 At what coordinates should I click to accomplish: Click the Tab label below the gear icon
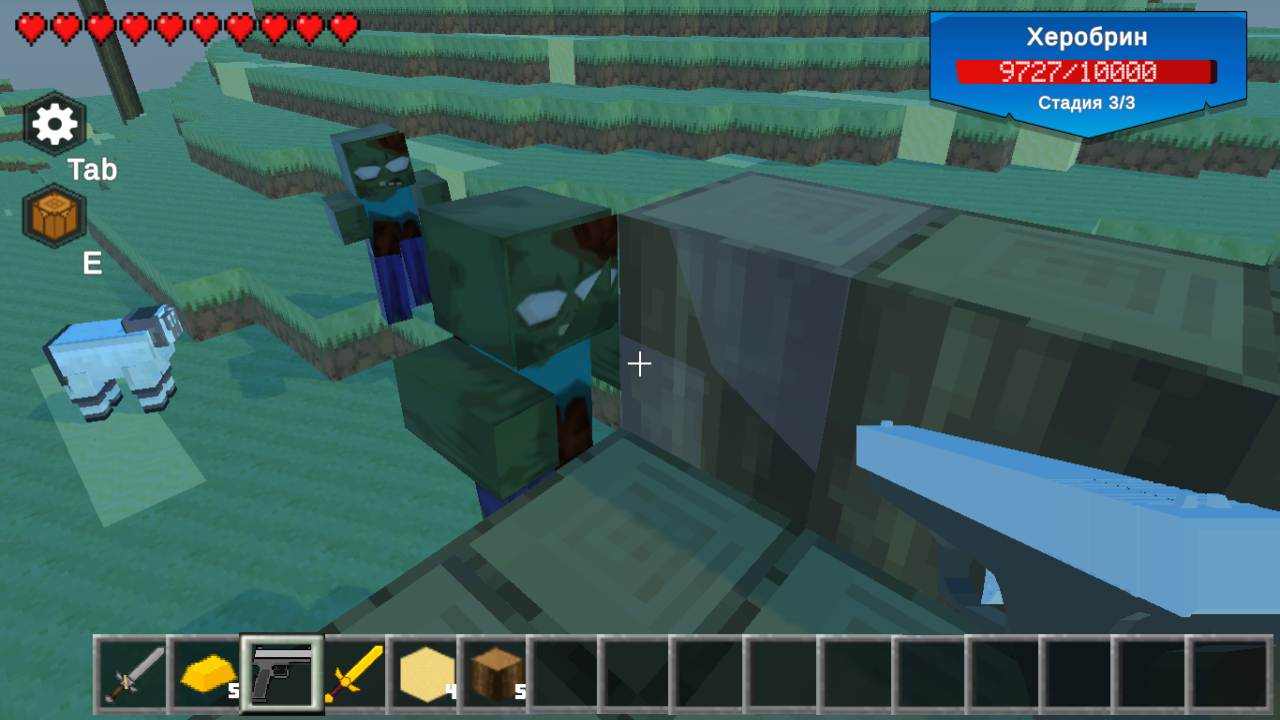(91, 170)
